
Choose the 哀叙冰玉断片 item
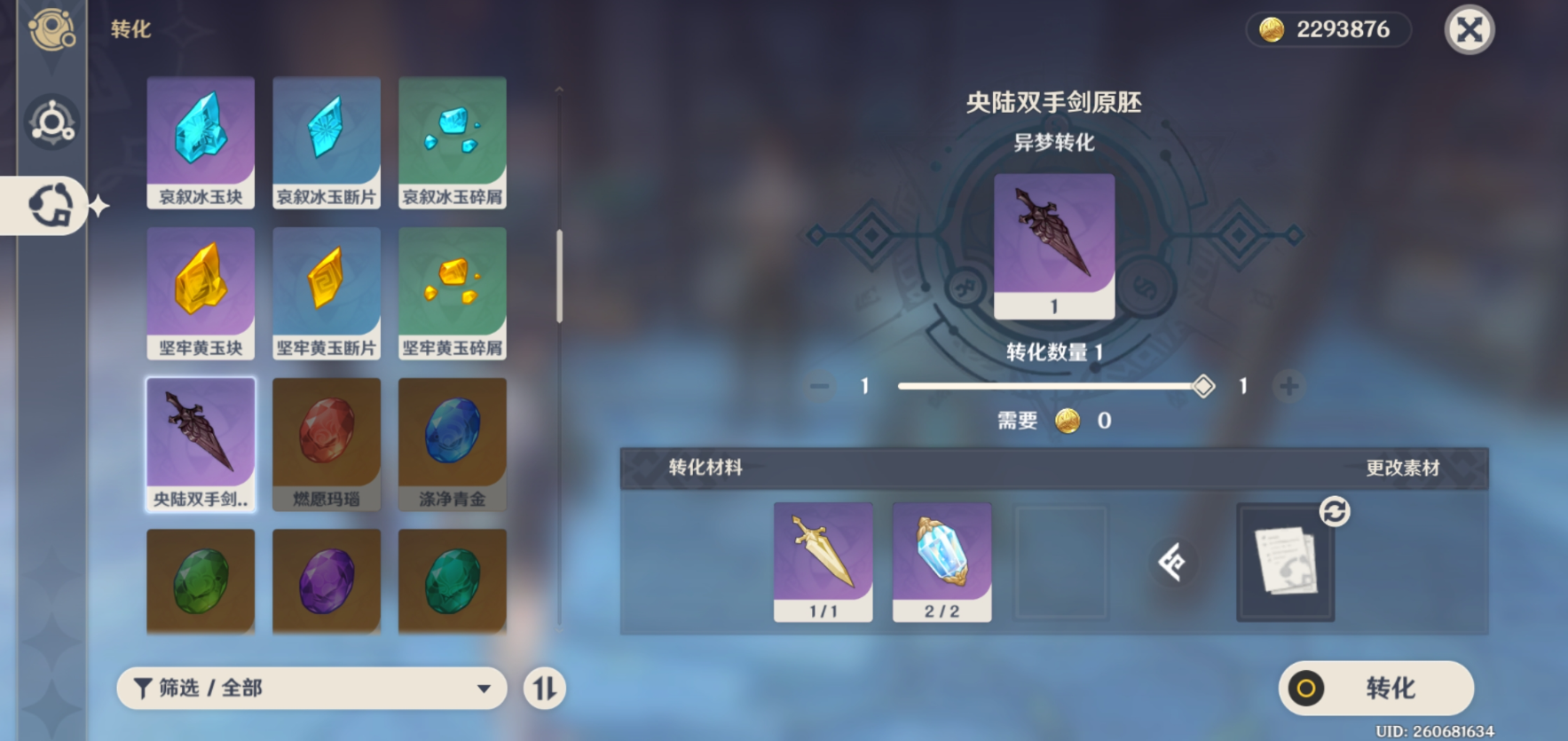327,142
